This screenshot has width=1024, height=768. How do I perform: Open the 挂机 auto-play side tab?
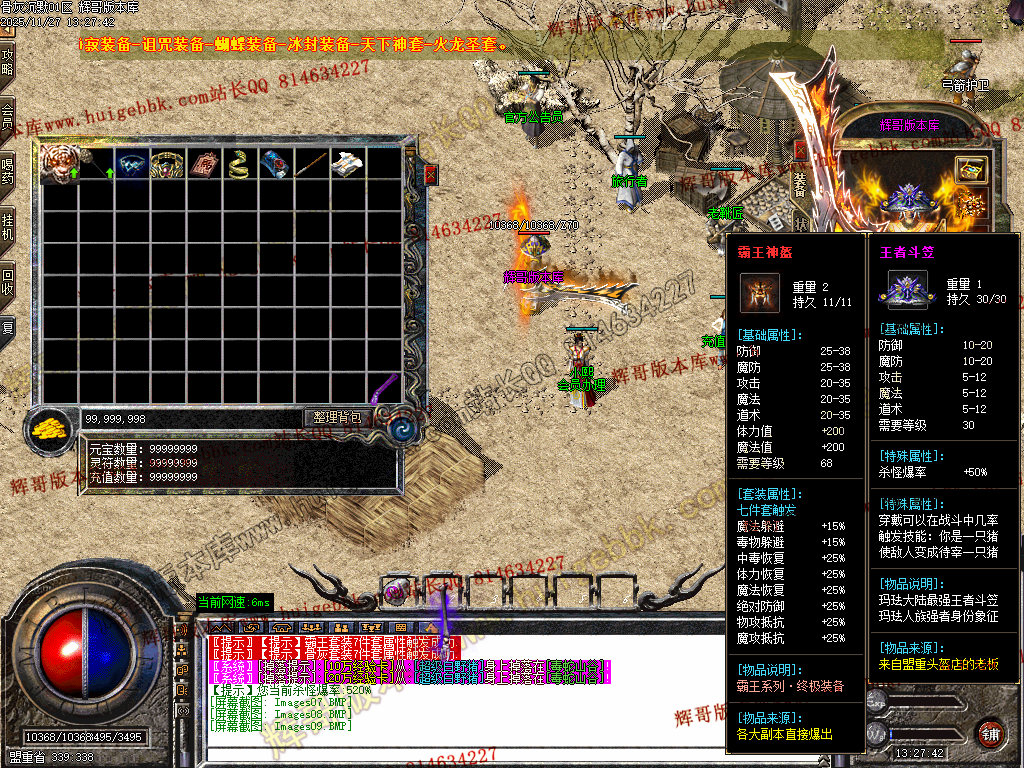click(8, 227)
